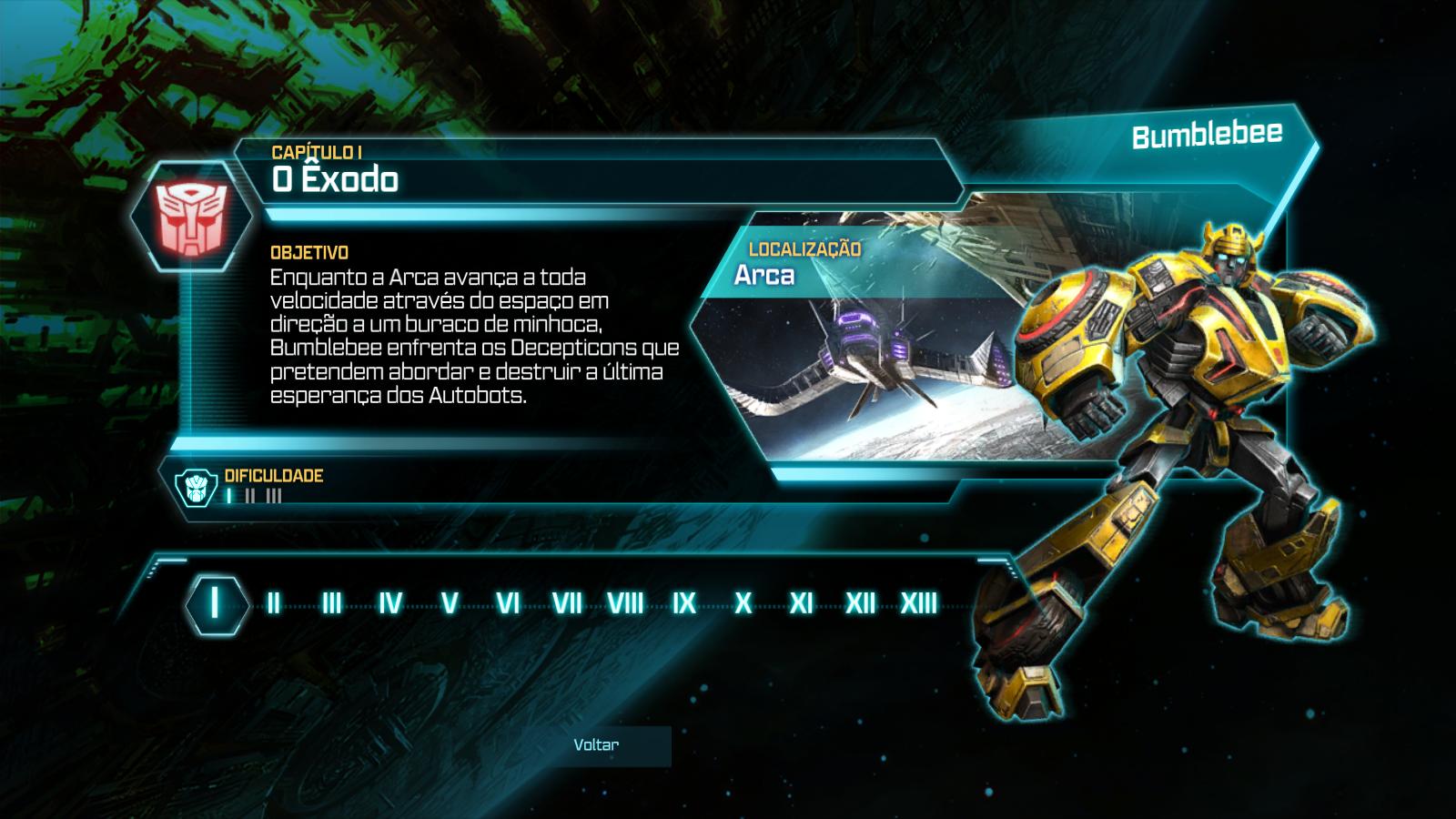This screenshot has width=1456, height=819.
Task: Pick chapter V
Action: point(449,602)
